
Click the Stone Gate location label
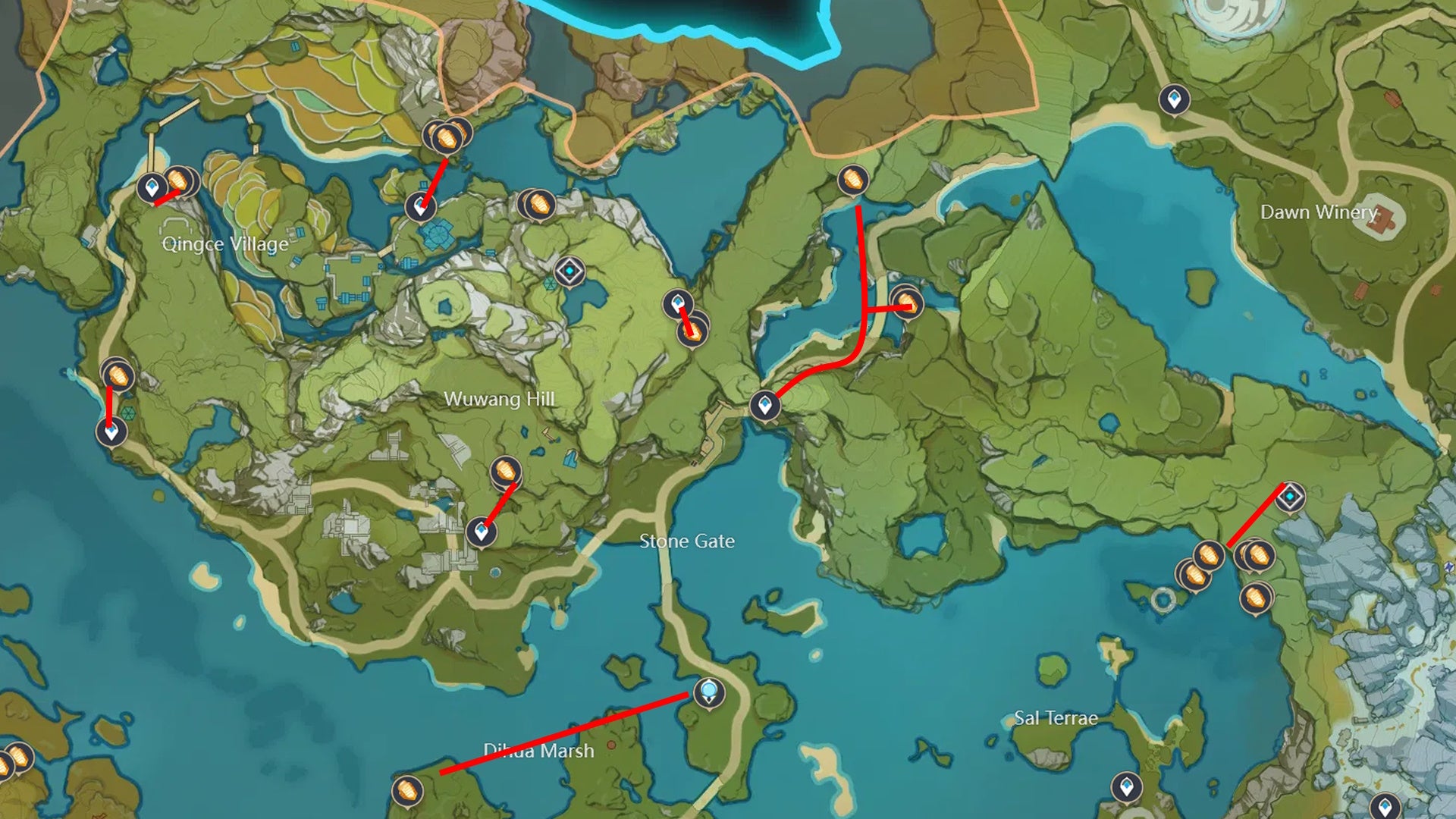coord(686,542)
